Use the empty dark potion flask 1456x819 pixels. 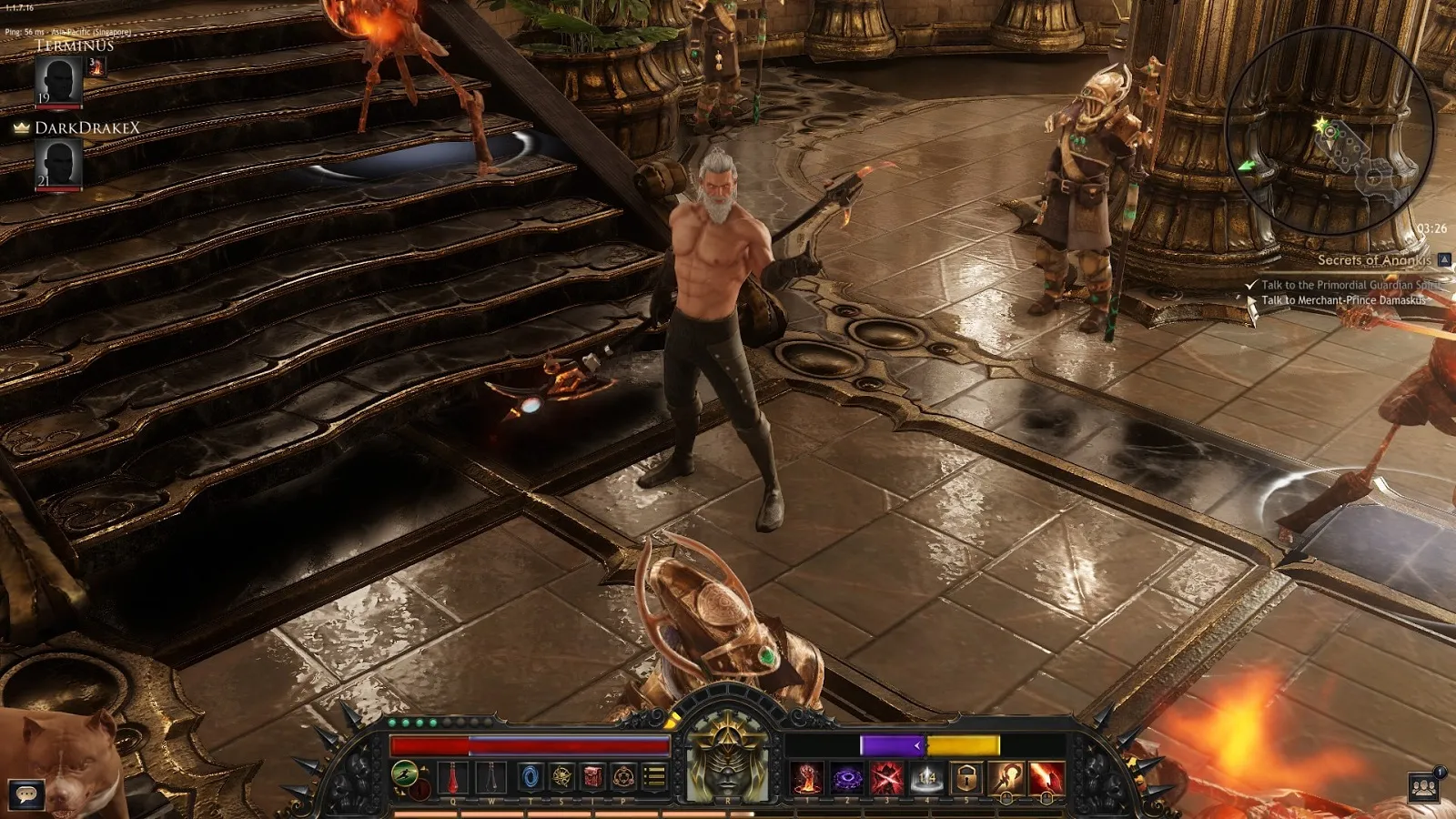pos(491,778)
